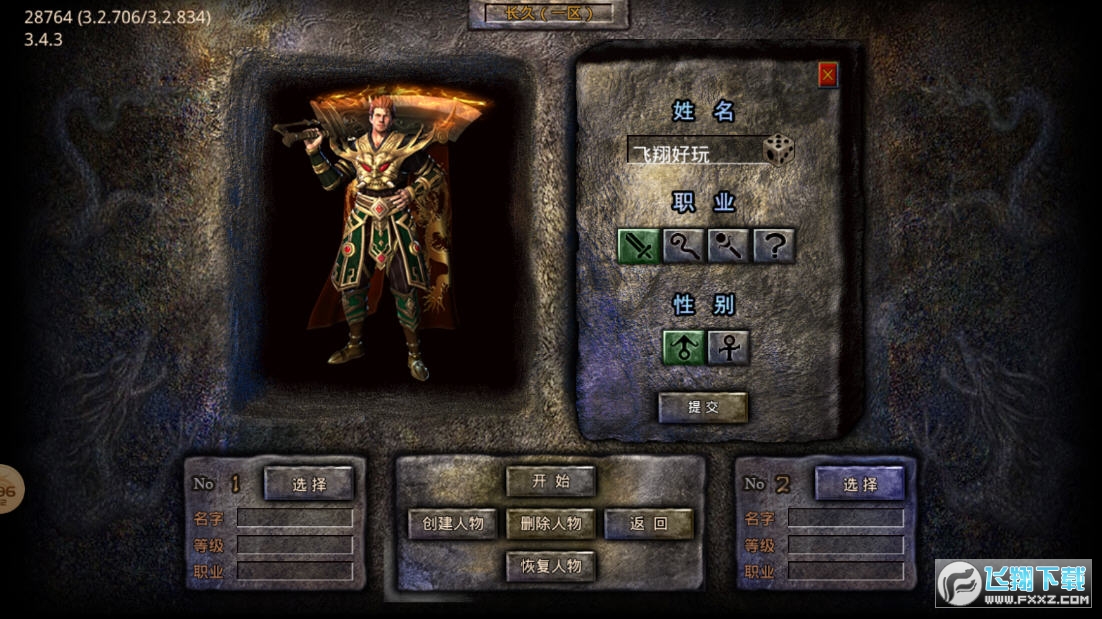Delete character using 删除人物
1102x619 pixels.
click(551, 523)
